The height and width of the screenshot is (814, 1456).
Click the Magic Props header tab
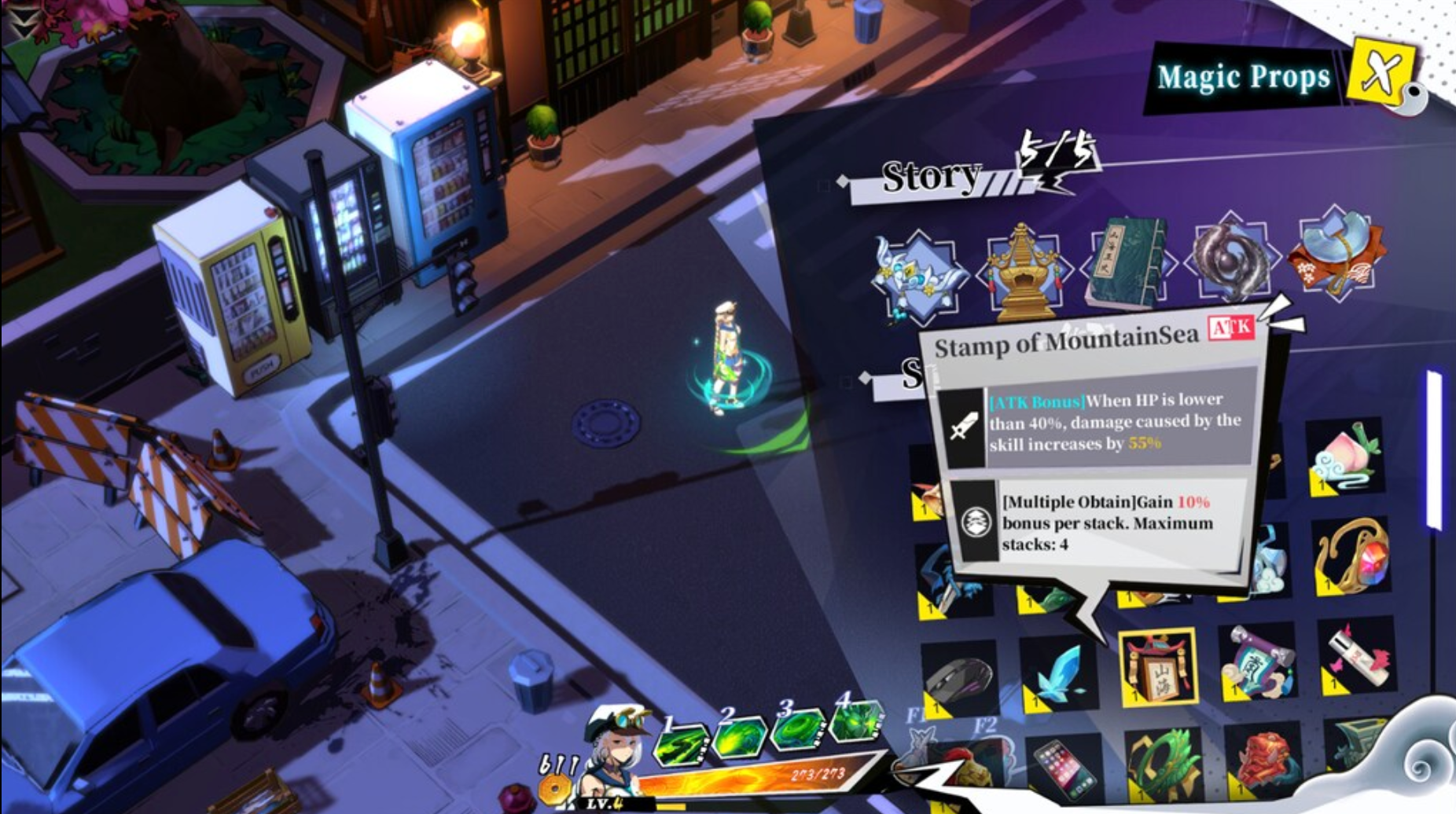click(x=1242, y=76)
